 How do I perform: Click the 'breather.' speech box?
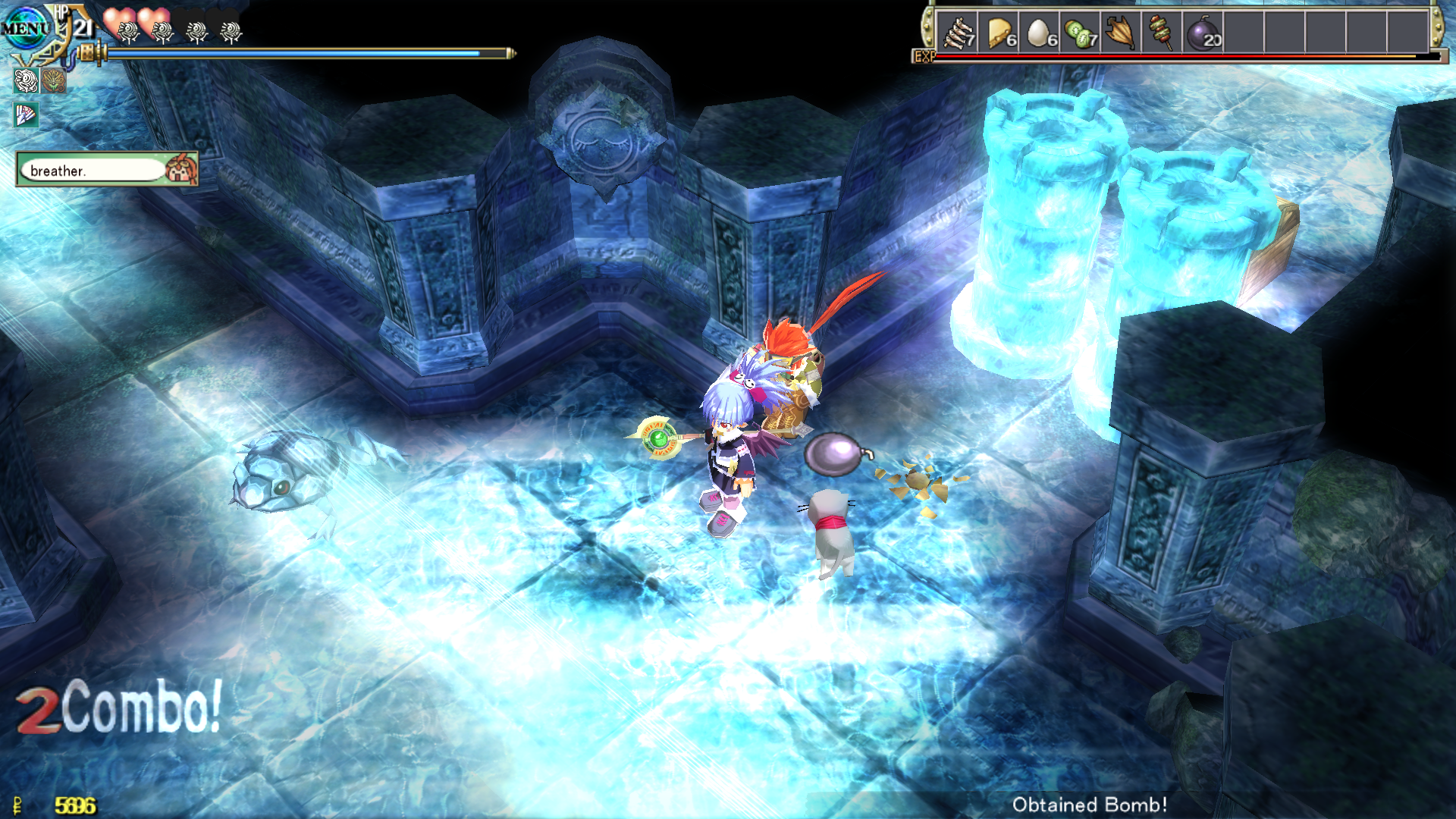pyautogui.click(x=93, y=170)
